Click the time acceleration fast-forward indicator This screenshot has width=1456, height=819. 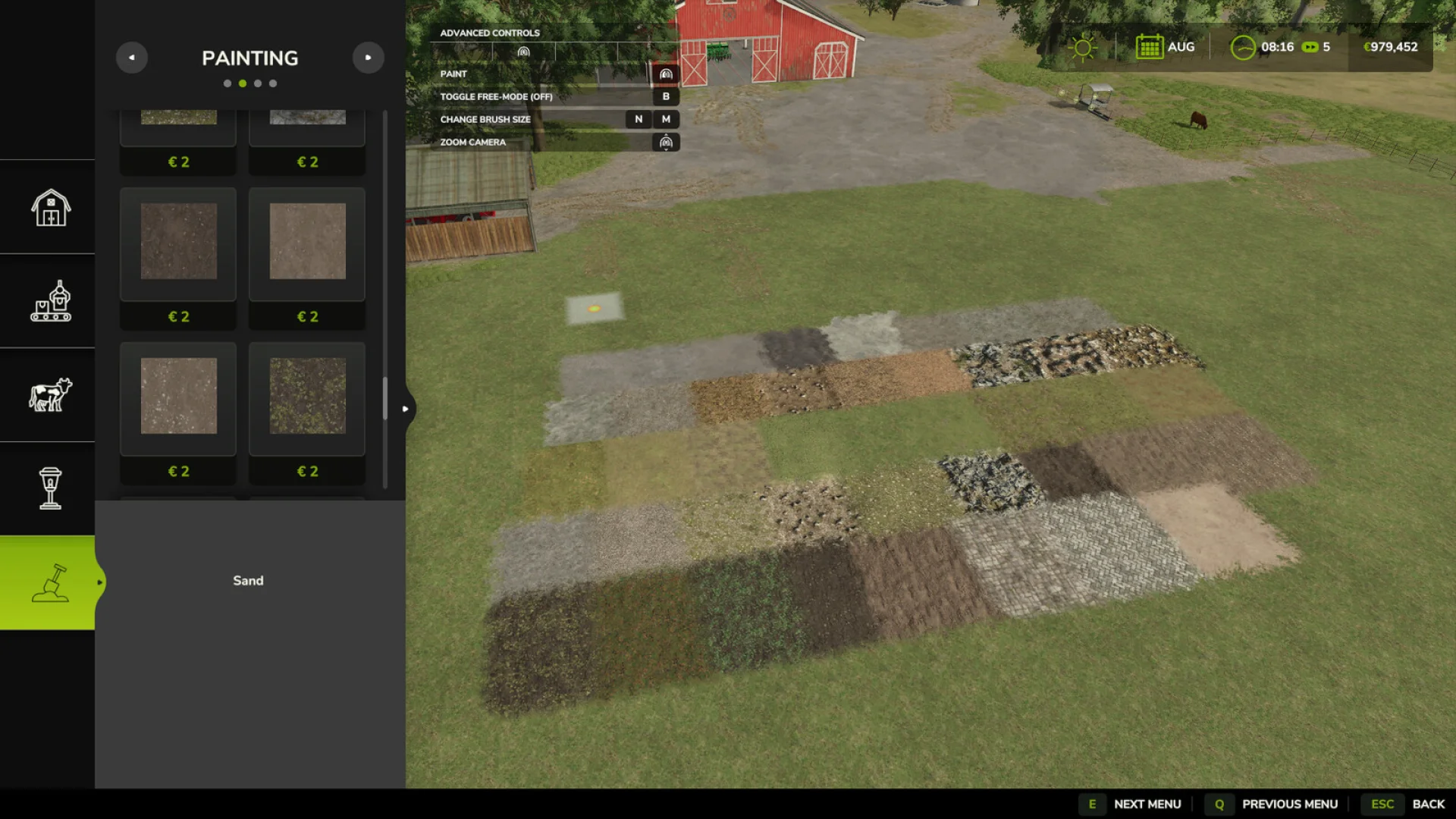tap(1311, 46)
